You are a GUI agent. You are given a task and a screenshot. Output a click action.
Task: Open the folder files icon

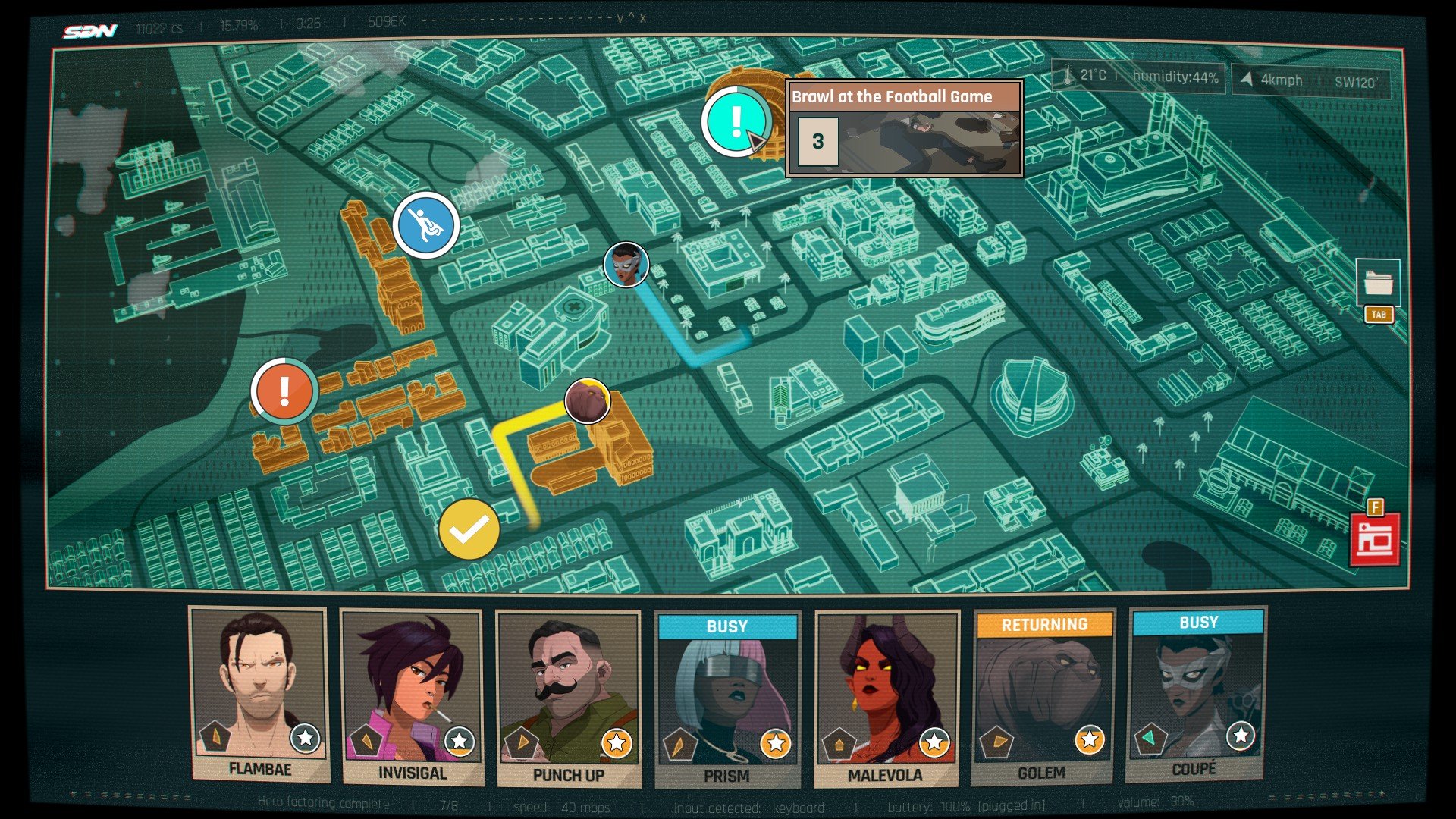click(1378, 284)
